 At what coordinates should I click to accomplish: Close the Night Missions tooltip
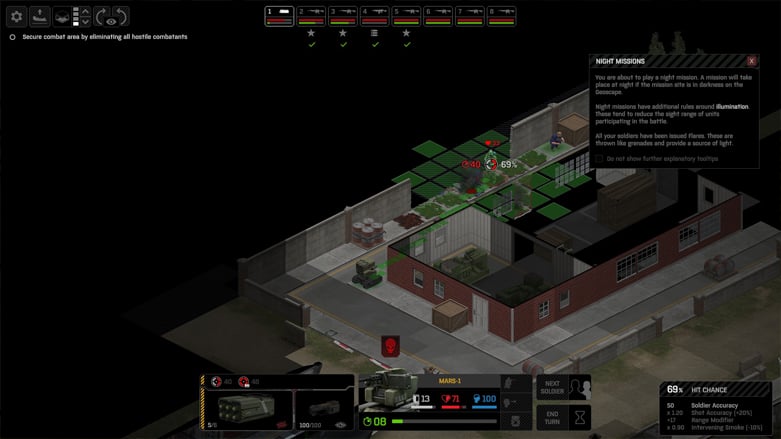(x=751, y=61)
